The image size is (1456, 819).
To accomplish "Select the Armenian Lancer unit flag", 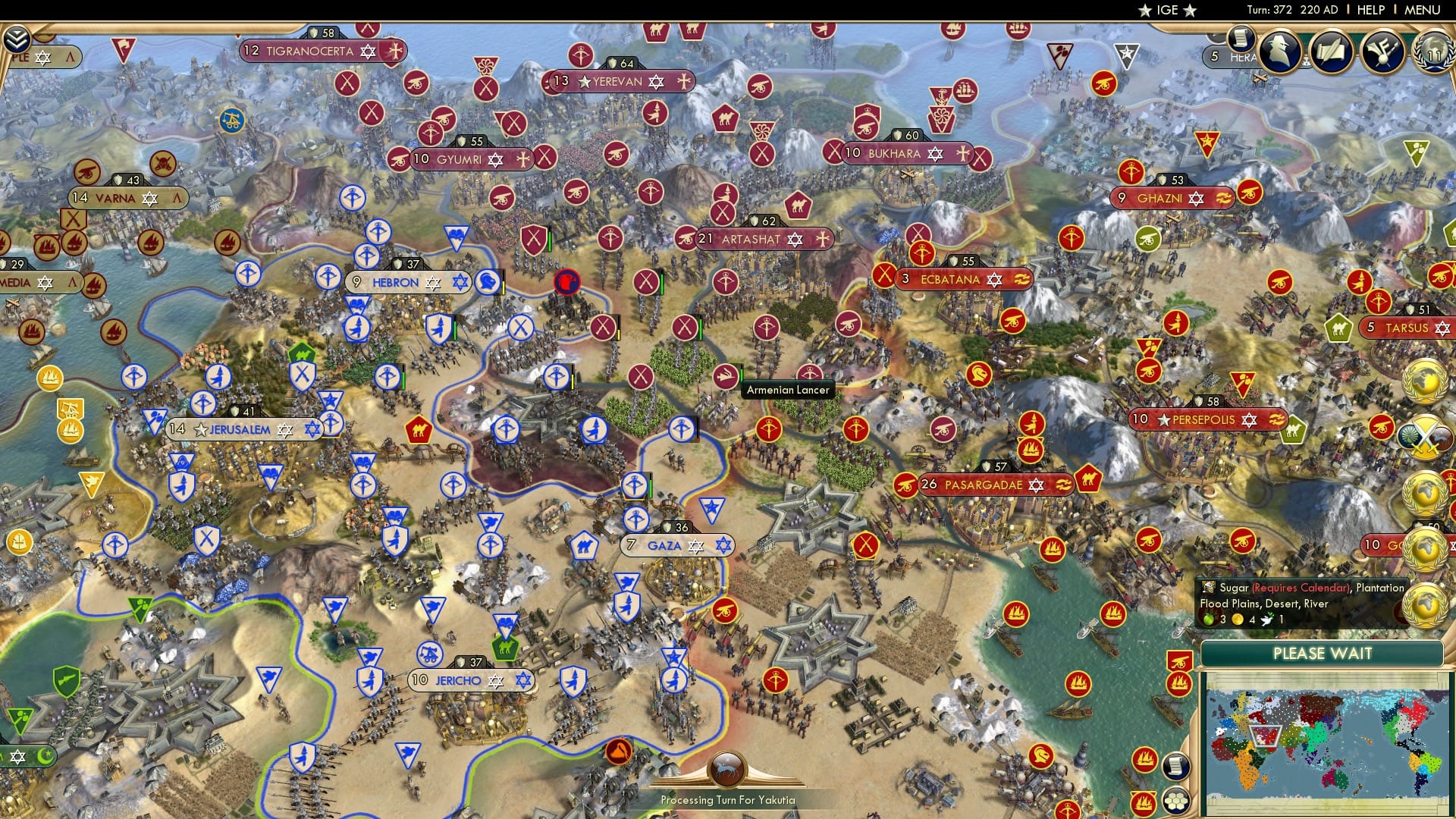I will click(x=726, y=374).
